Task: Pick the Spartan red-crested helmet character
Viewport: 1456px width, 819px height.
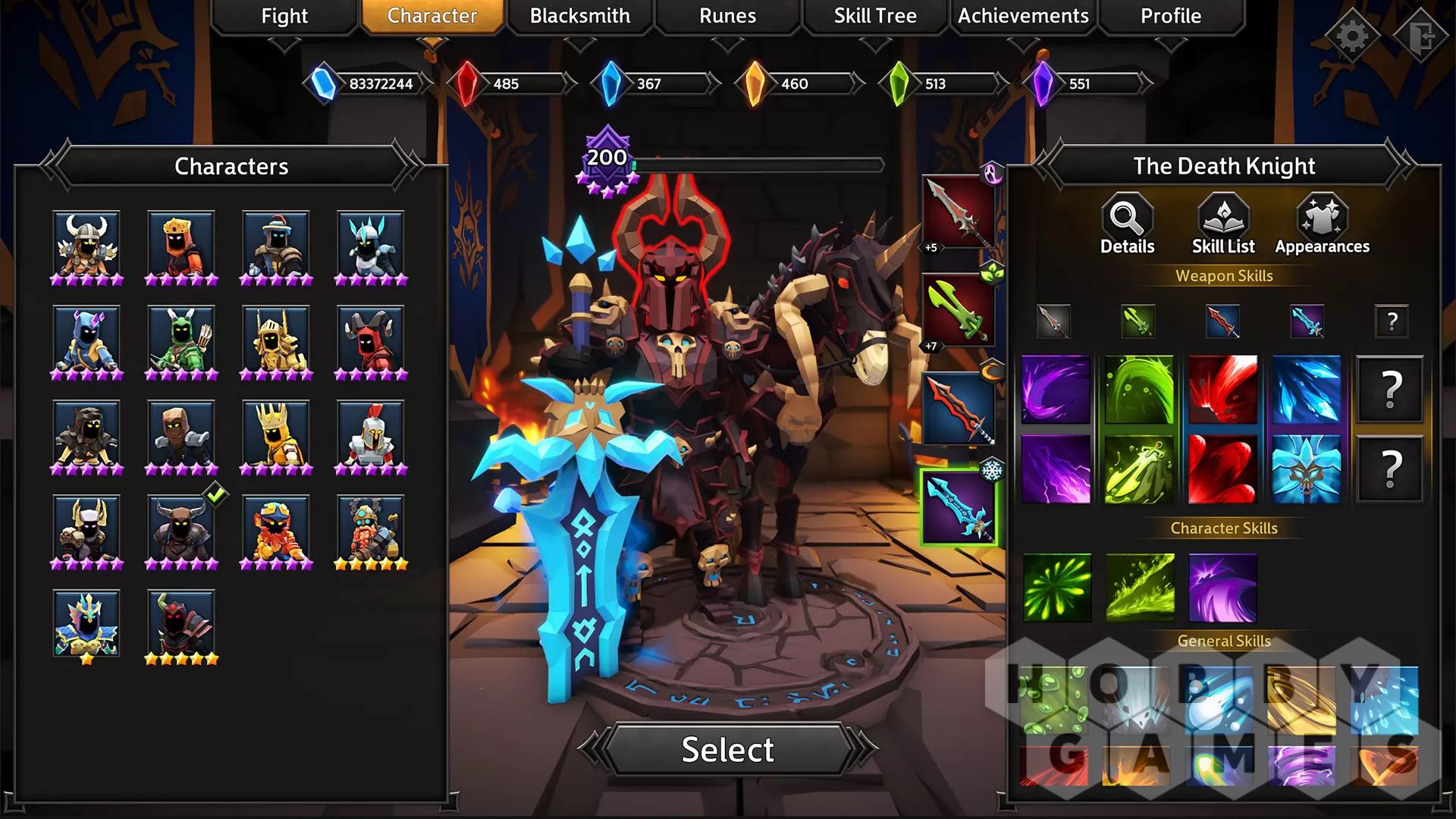Action: 371,434
